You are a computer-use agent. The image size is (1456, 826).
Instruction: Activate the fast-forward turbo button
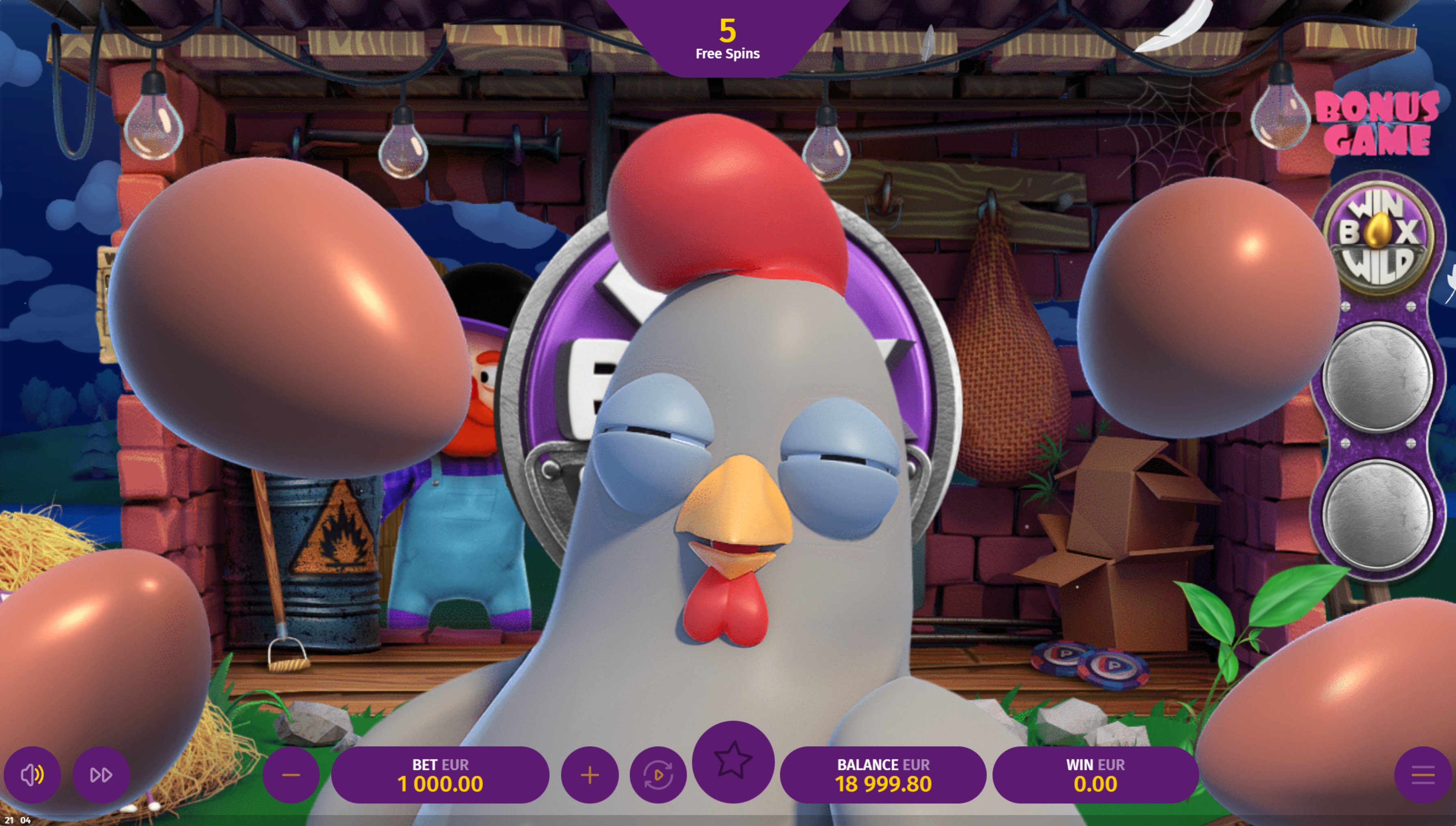pyautogui.click(x=101, y=774)
